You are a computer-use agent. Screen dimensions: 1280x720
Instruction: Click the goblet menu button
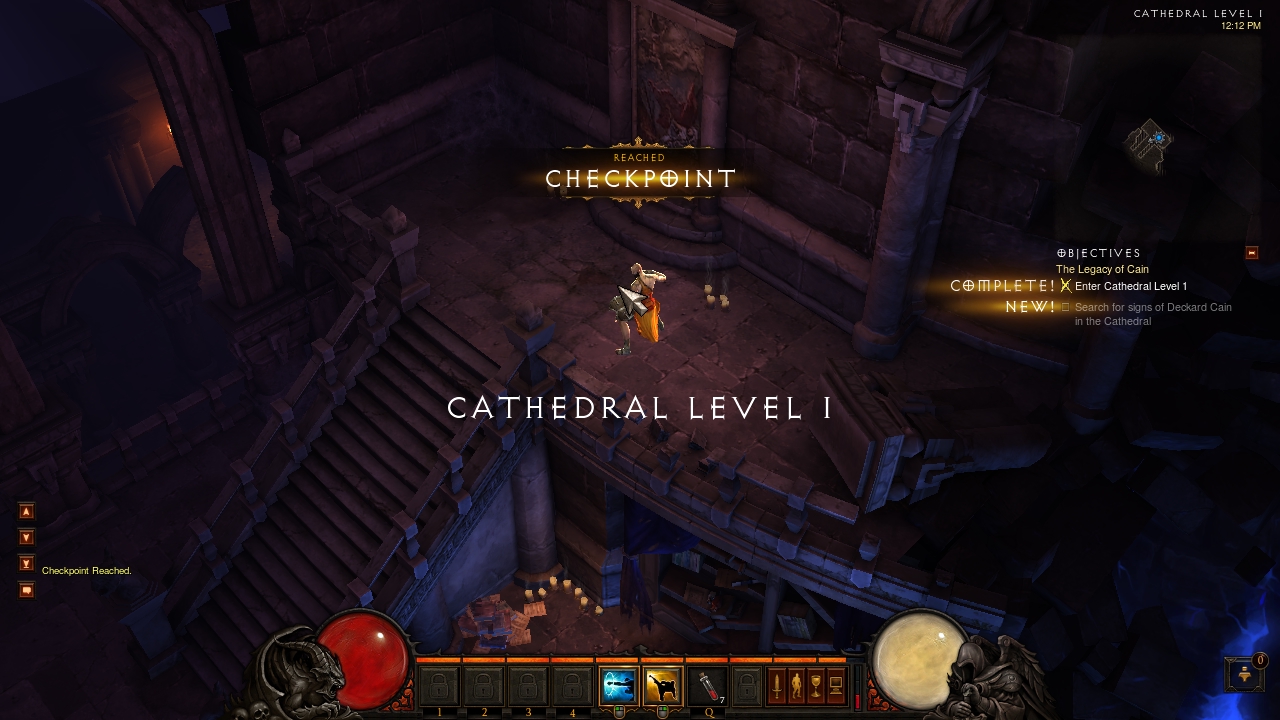(816, 686)
